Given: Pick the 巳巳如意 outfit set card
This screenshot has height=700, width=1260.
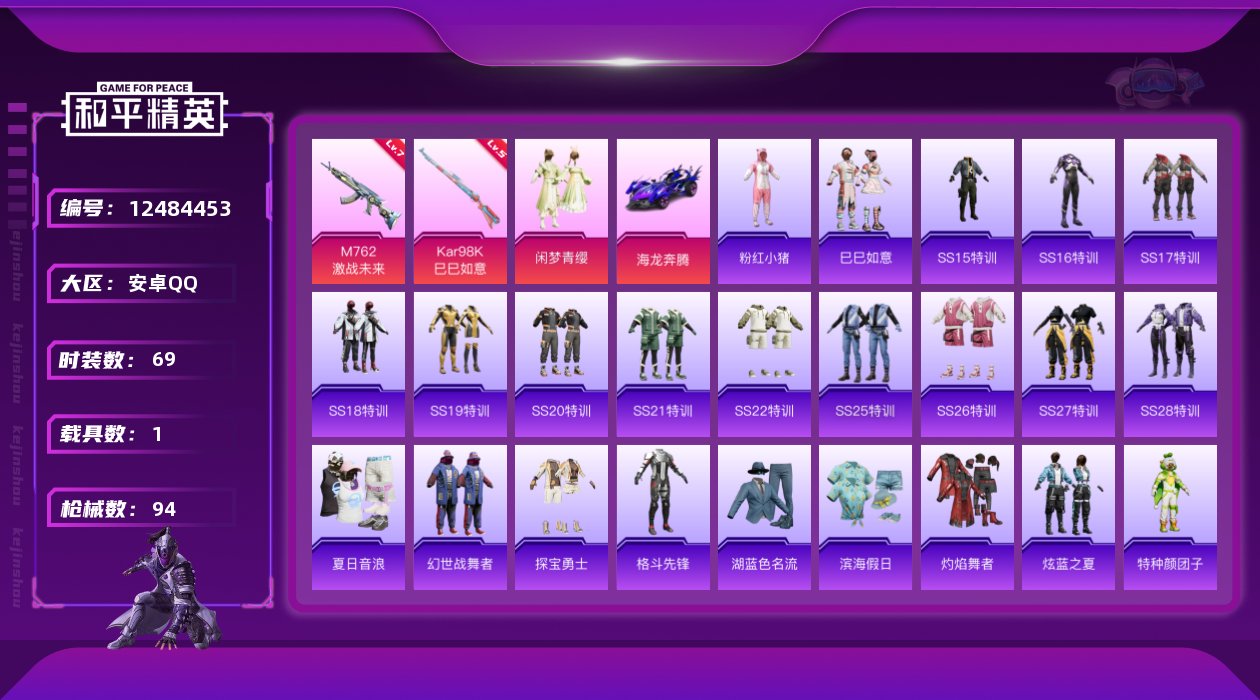Looking at the screenshot, I should [865, 211].
